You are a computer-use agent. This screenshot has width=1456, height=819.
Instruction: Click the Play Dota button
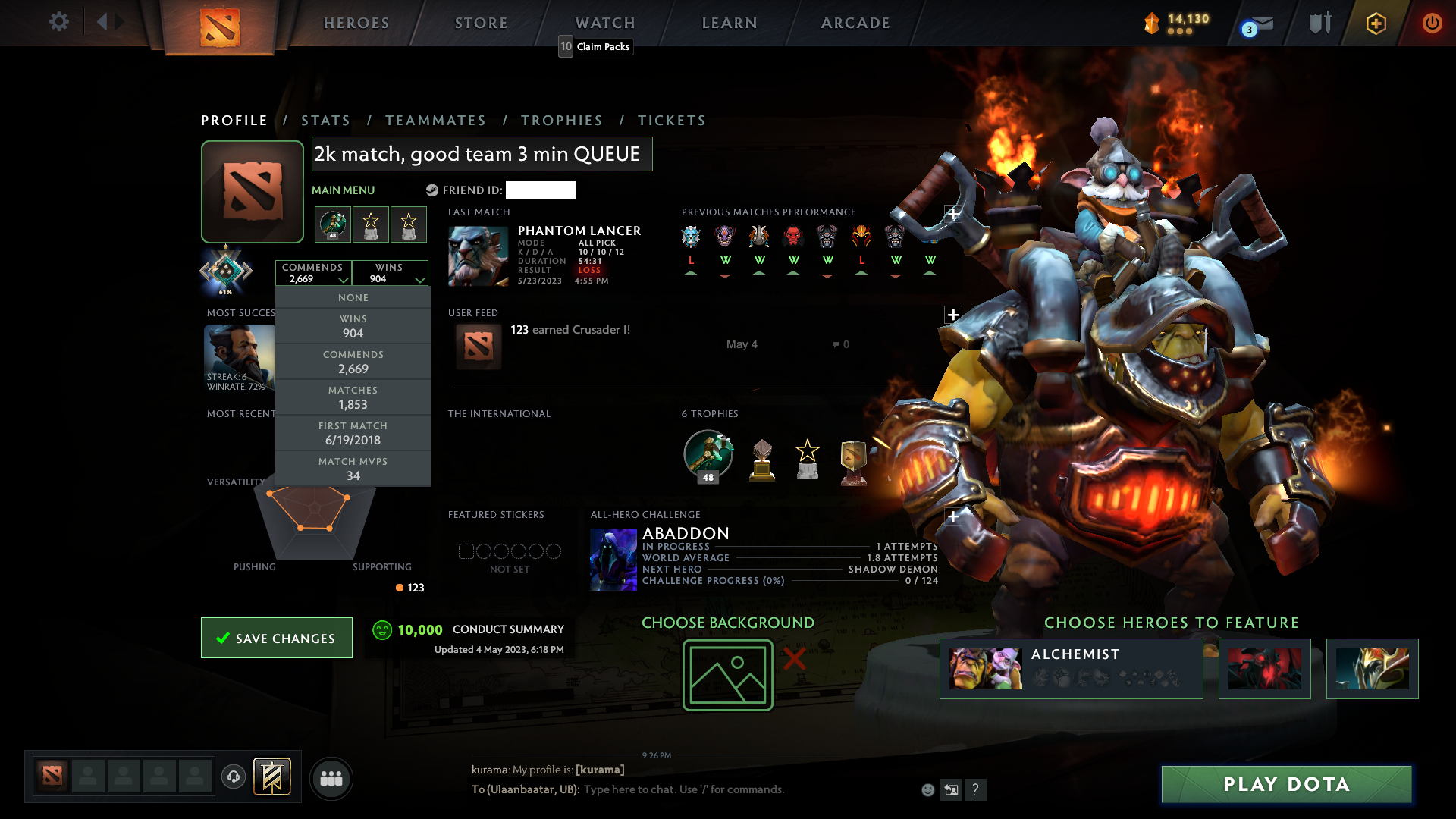coord(1286,784)
